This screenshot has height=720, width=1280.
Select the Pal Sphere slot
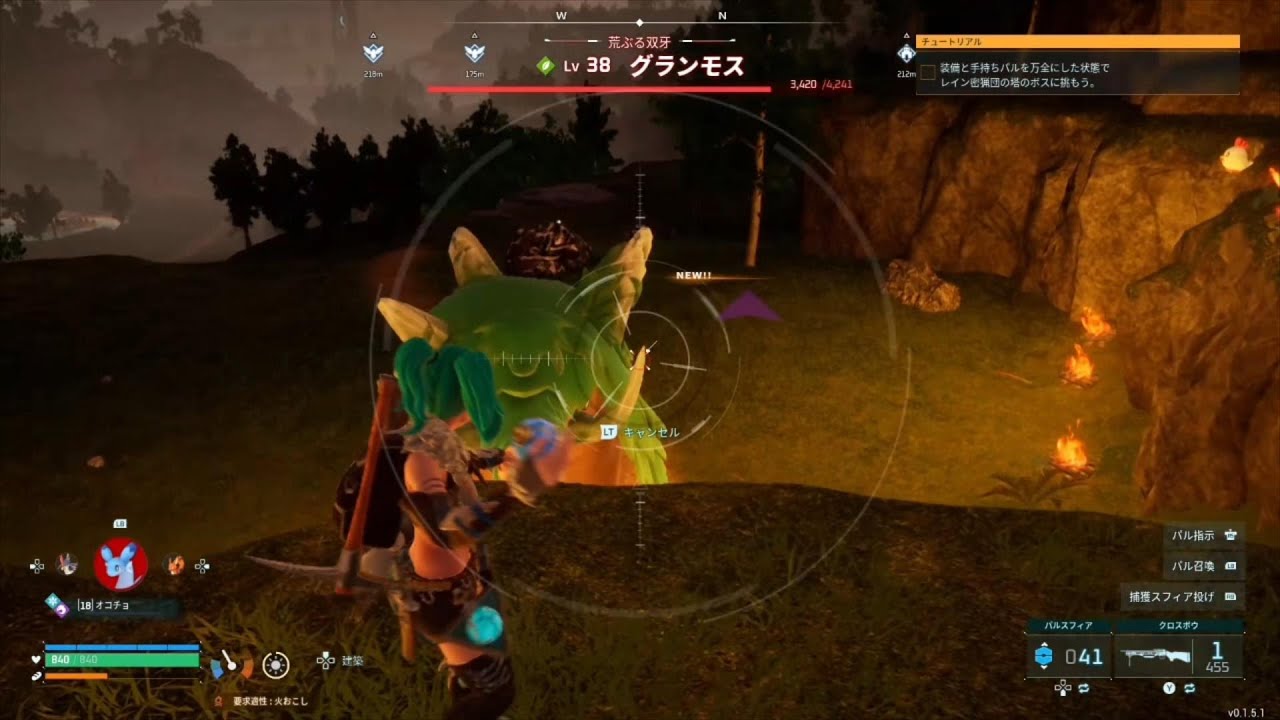1068,656
